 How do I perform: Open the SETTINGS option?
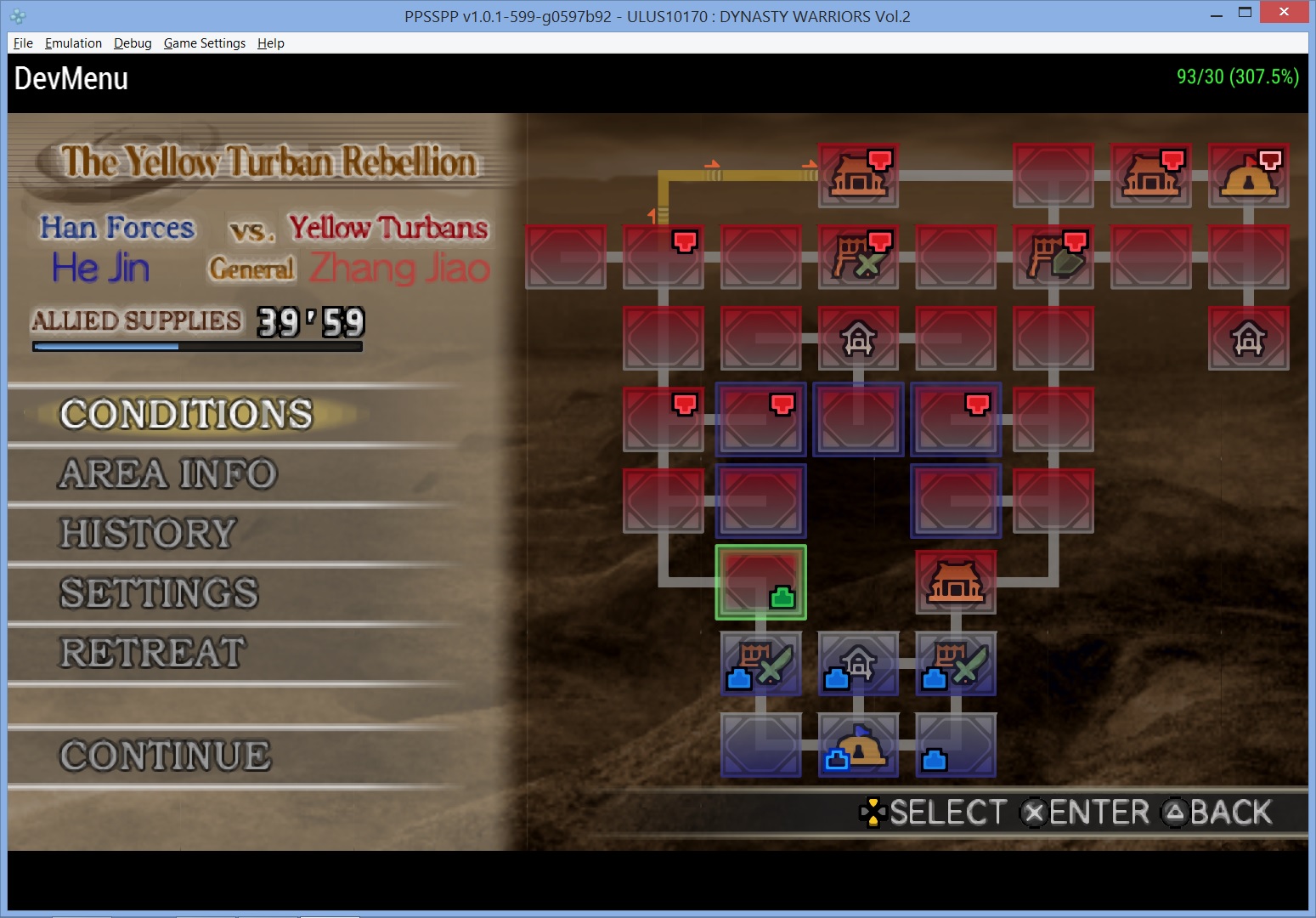tap(159, 593)
